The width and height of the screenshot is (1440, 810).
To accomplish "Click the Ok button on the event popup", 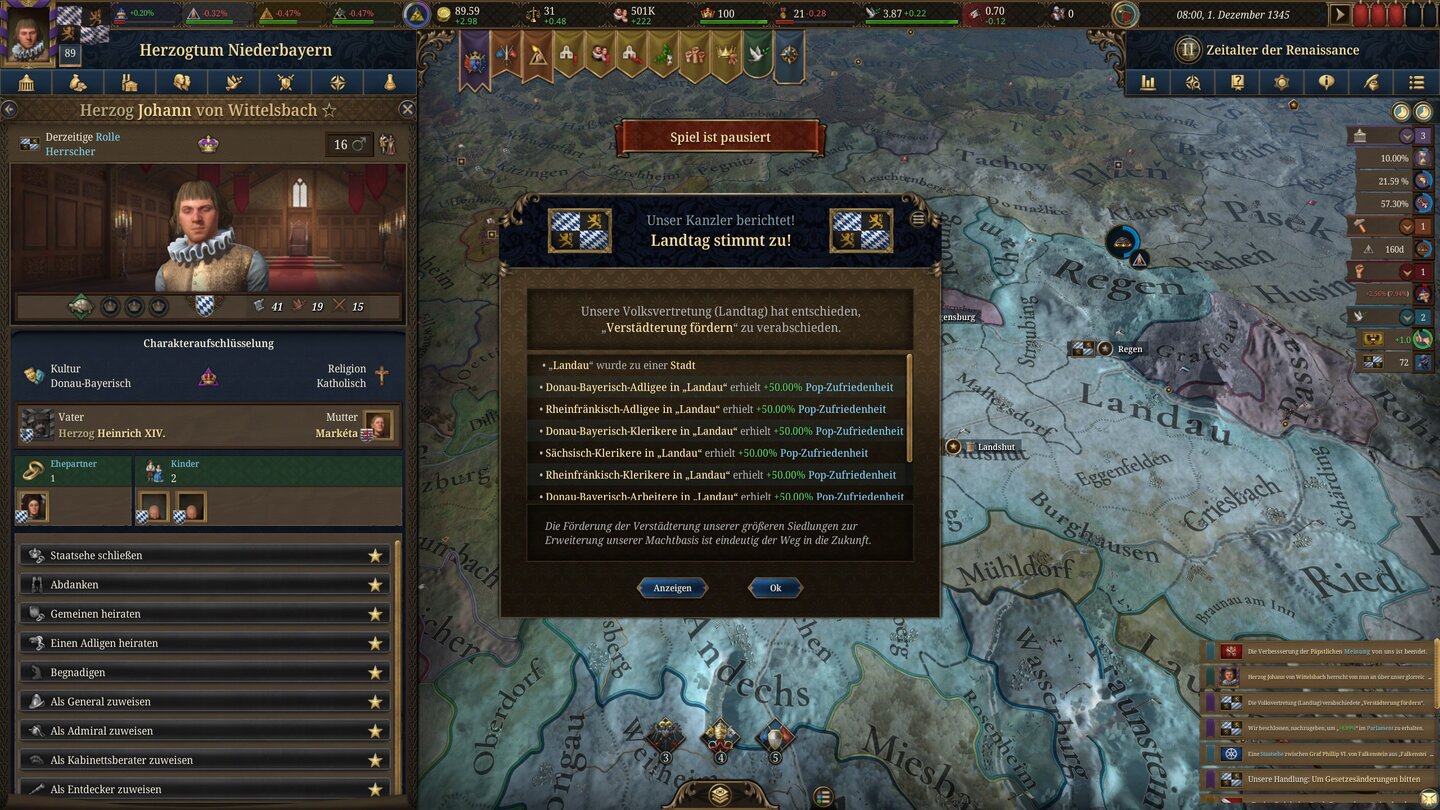I will (x=775, y=588).
